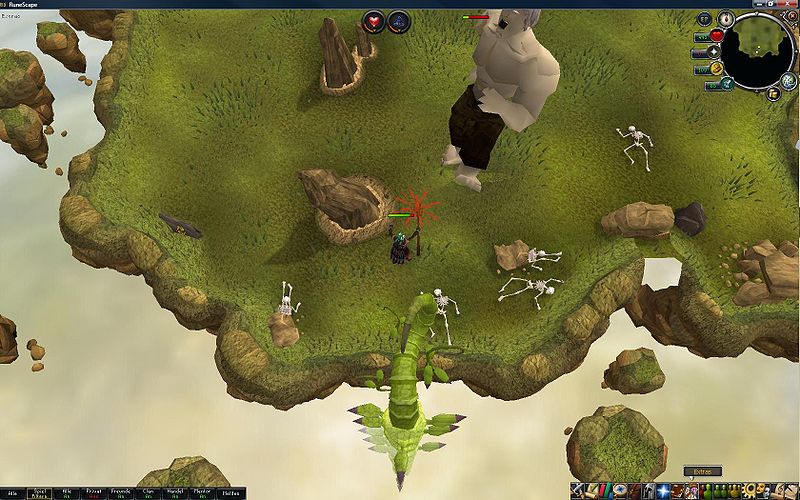
Task: Open the blue star prayer tab
Action: coord(663,490)
